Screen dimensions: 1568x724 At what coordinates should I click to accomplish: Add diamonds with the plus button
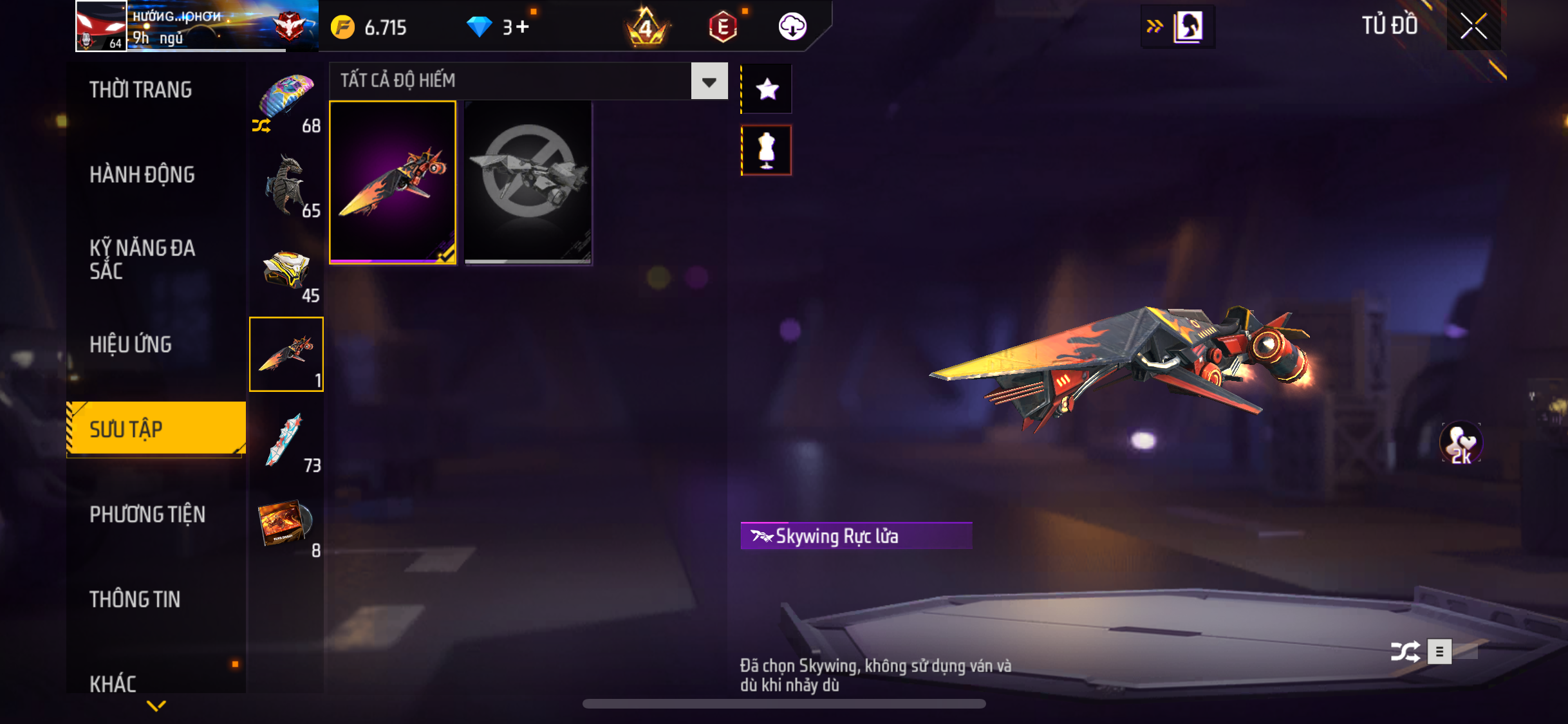pyautogui.click(x=522, y=27)
